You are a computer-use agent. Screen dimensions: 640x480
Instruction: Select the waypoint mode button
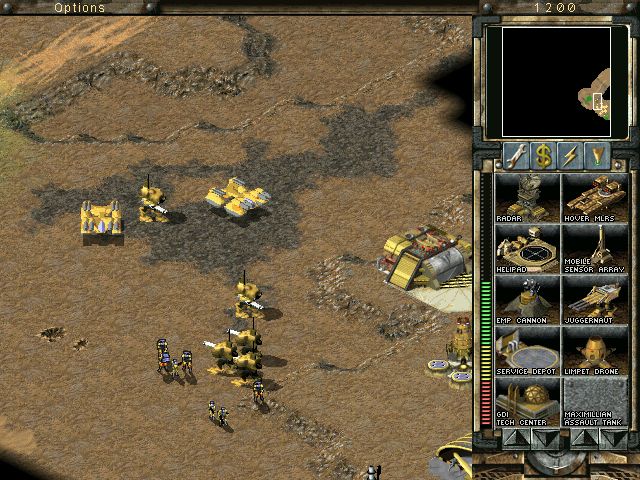point(598,155)
